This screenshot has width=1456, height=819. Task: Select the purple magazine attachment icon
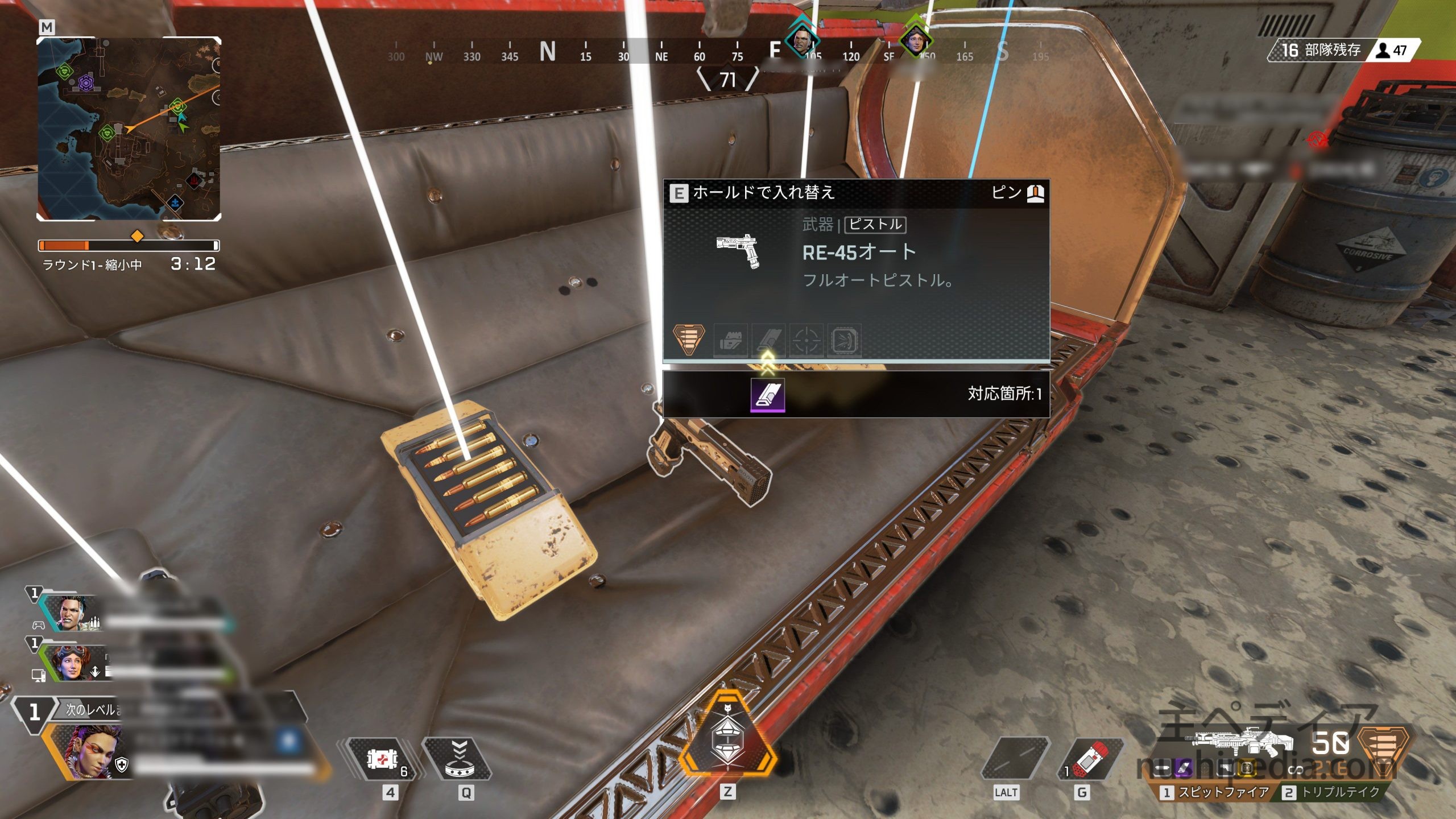pyautogui.click(x=768, y=394)
